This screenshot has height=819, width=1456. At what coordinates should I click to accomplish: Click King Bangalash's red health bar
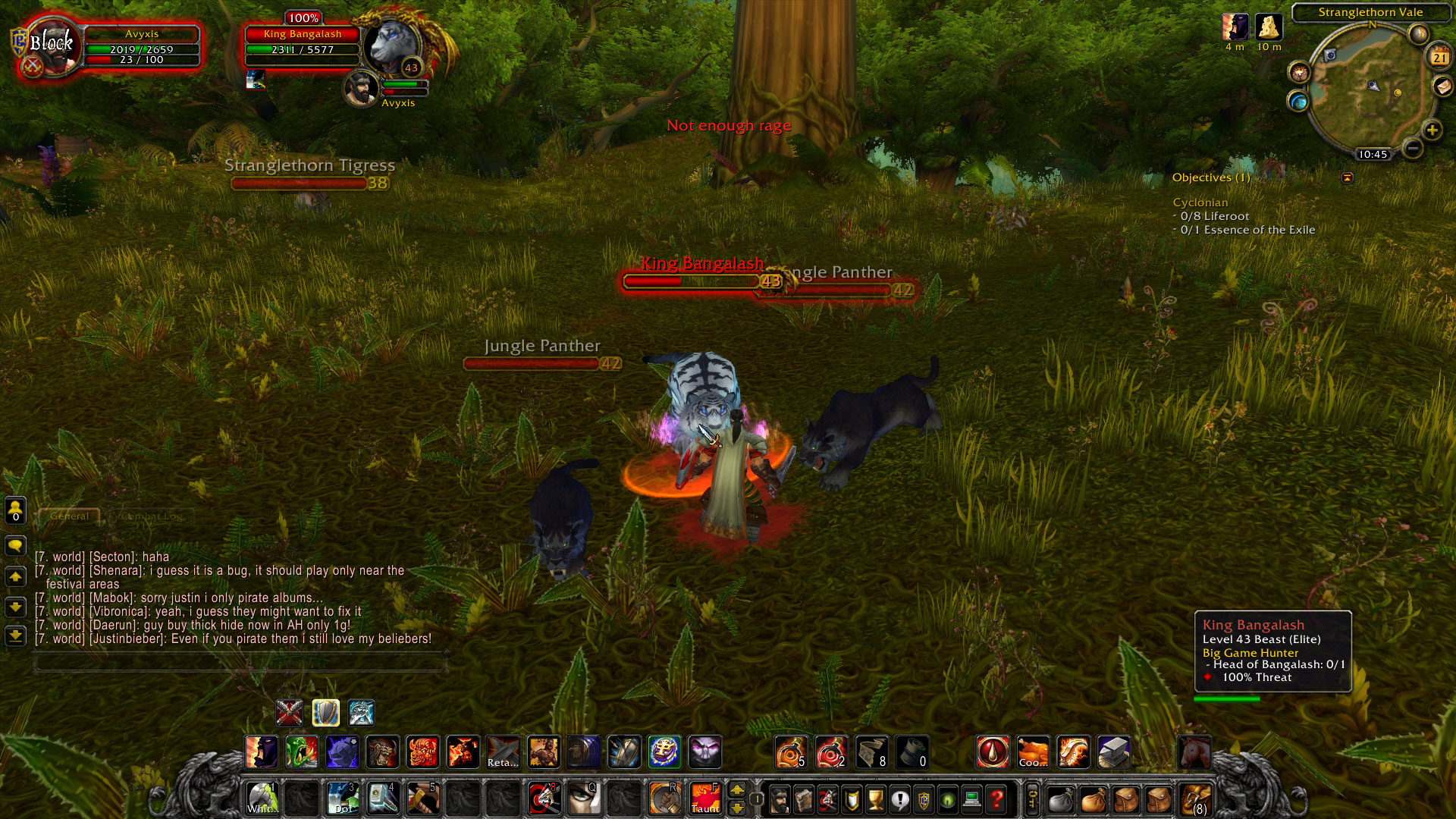coord(690,280)
